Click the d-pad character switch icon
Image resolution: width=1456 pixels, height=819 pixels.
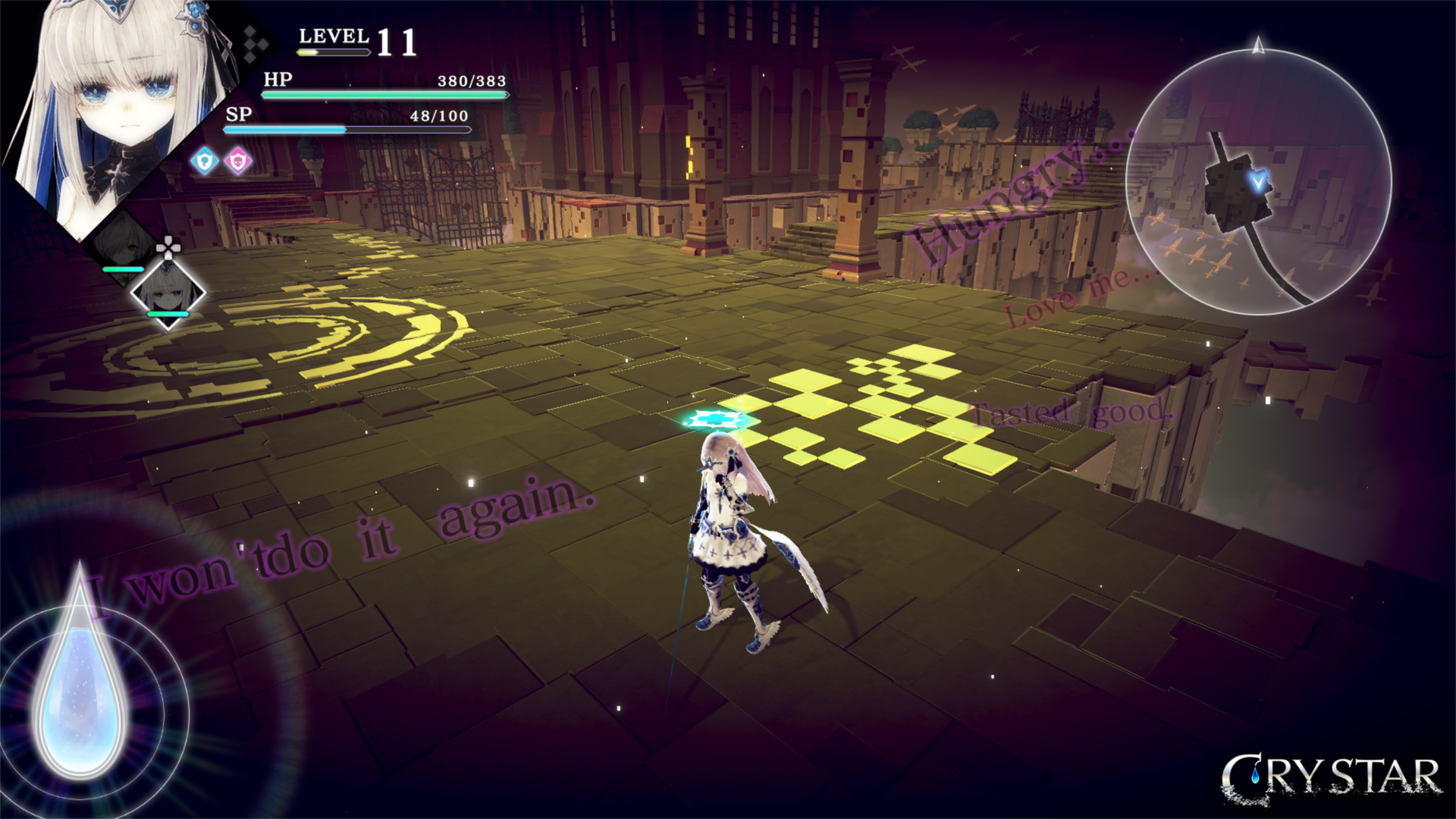click(168, 245)
